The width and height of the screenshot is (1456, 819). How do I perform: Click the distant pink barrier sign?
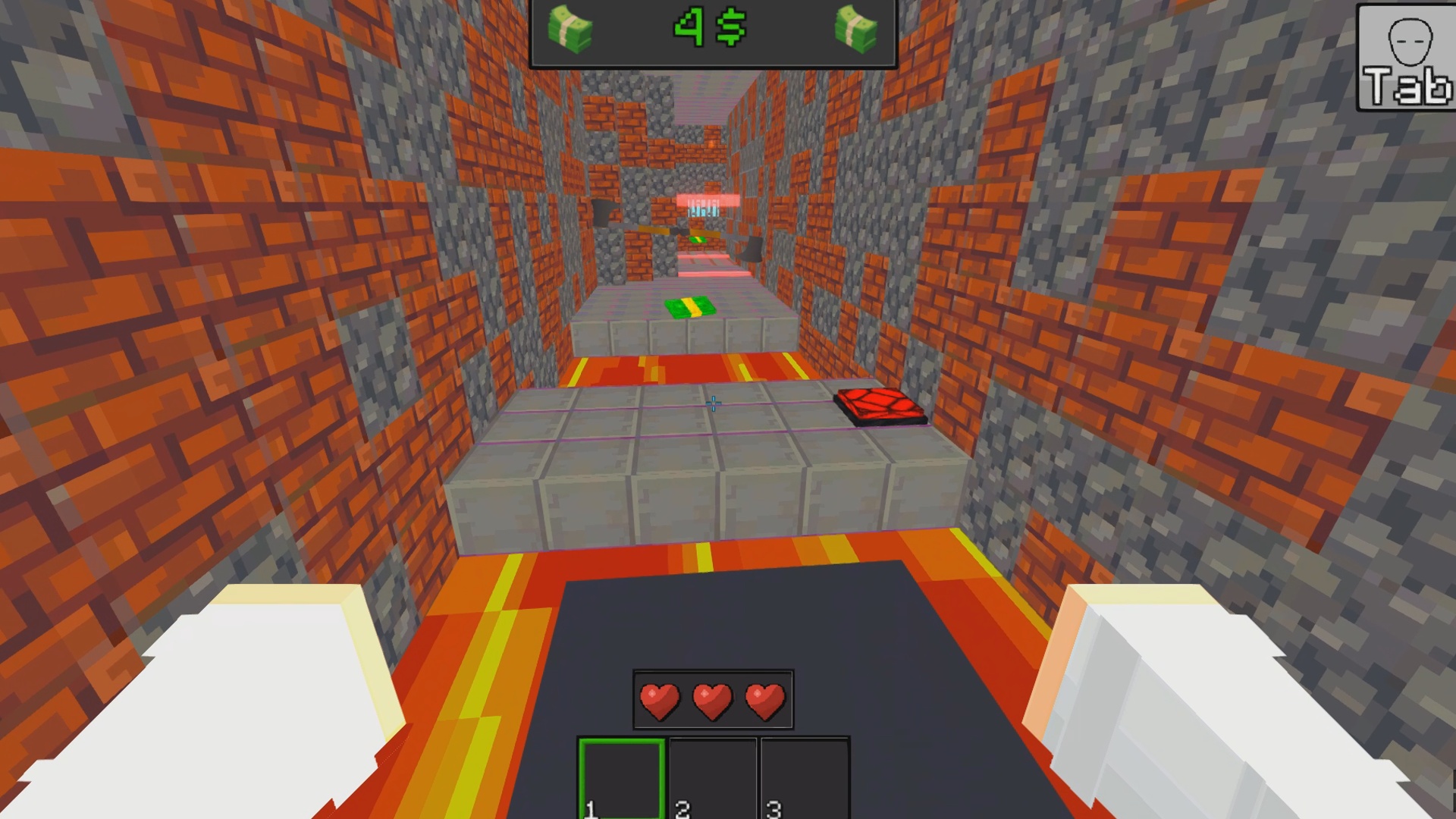click(707, 199)
